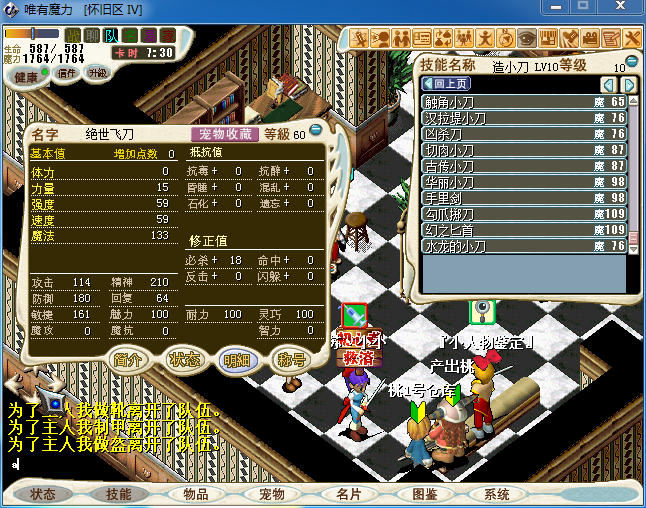
Task: Click the 宠物收藏 button
Action: coord(224,134)
